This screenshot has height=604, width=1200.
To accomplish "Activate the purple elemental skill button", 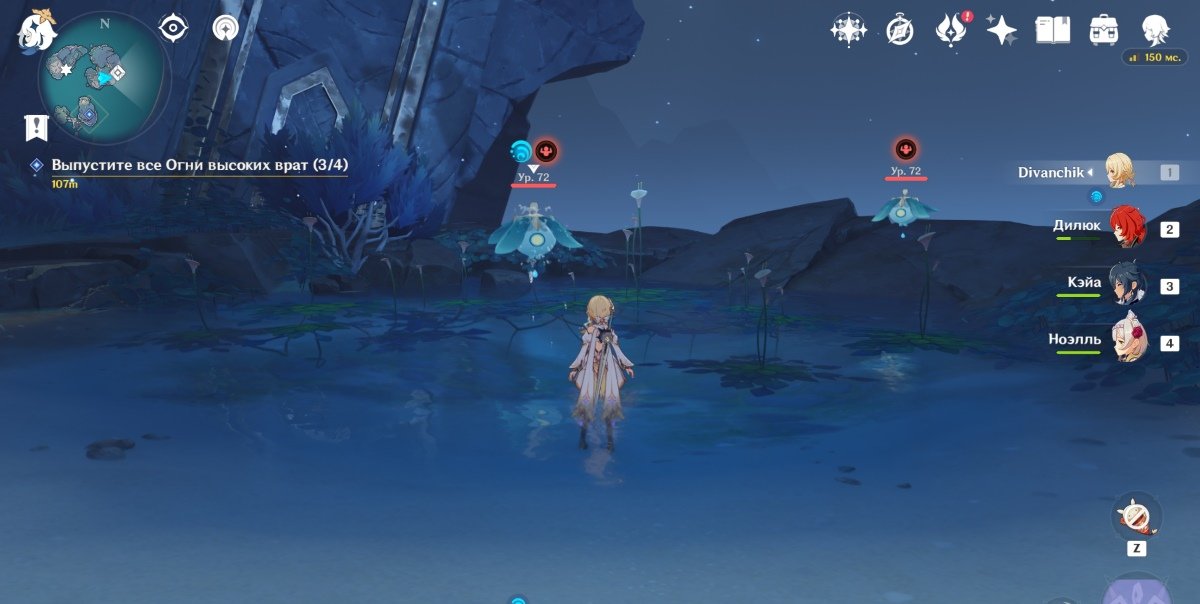I will 1135,590.
